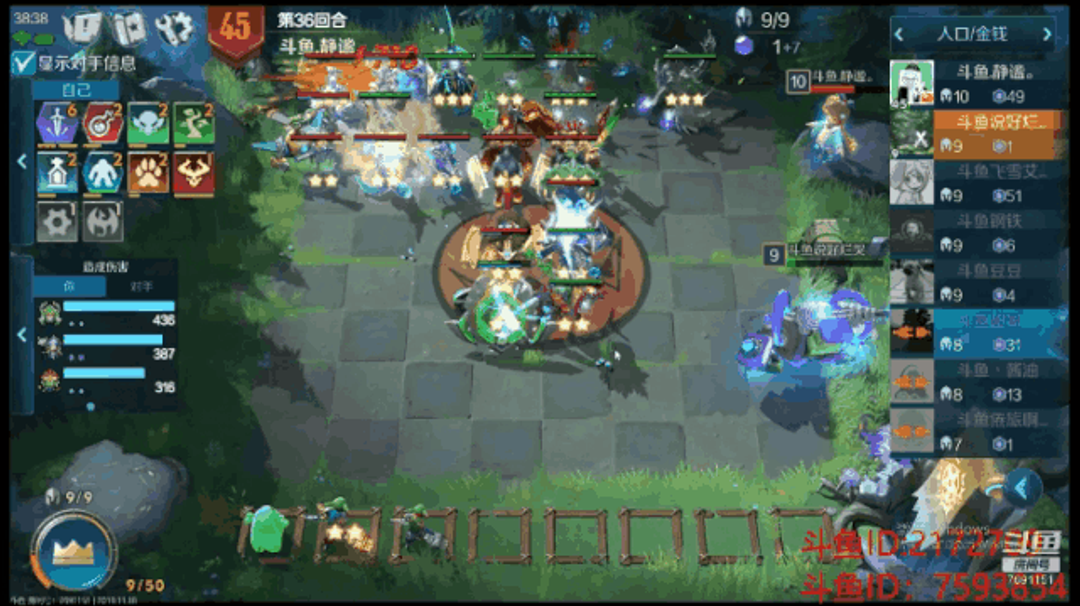Inspect the red bomb synergy icon
Viewport: 1080px width, 606px height.
tap(101, 123)
